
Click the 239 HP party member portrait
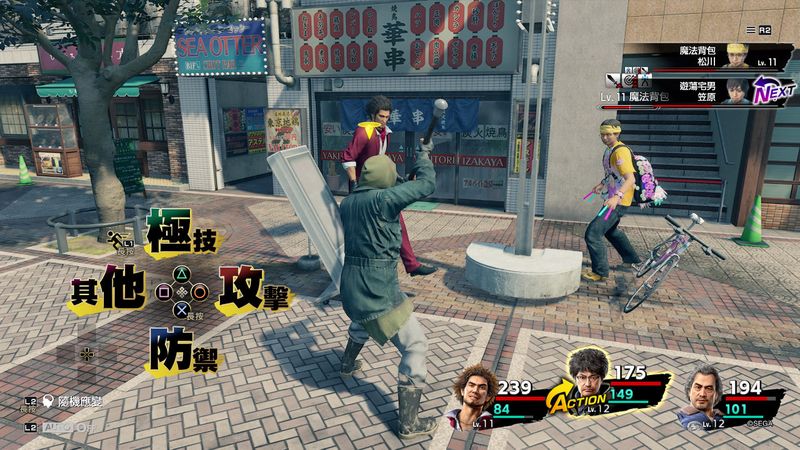(x=484, y=396)
